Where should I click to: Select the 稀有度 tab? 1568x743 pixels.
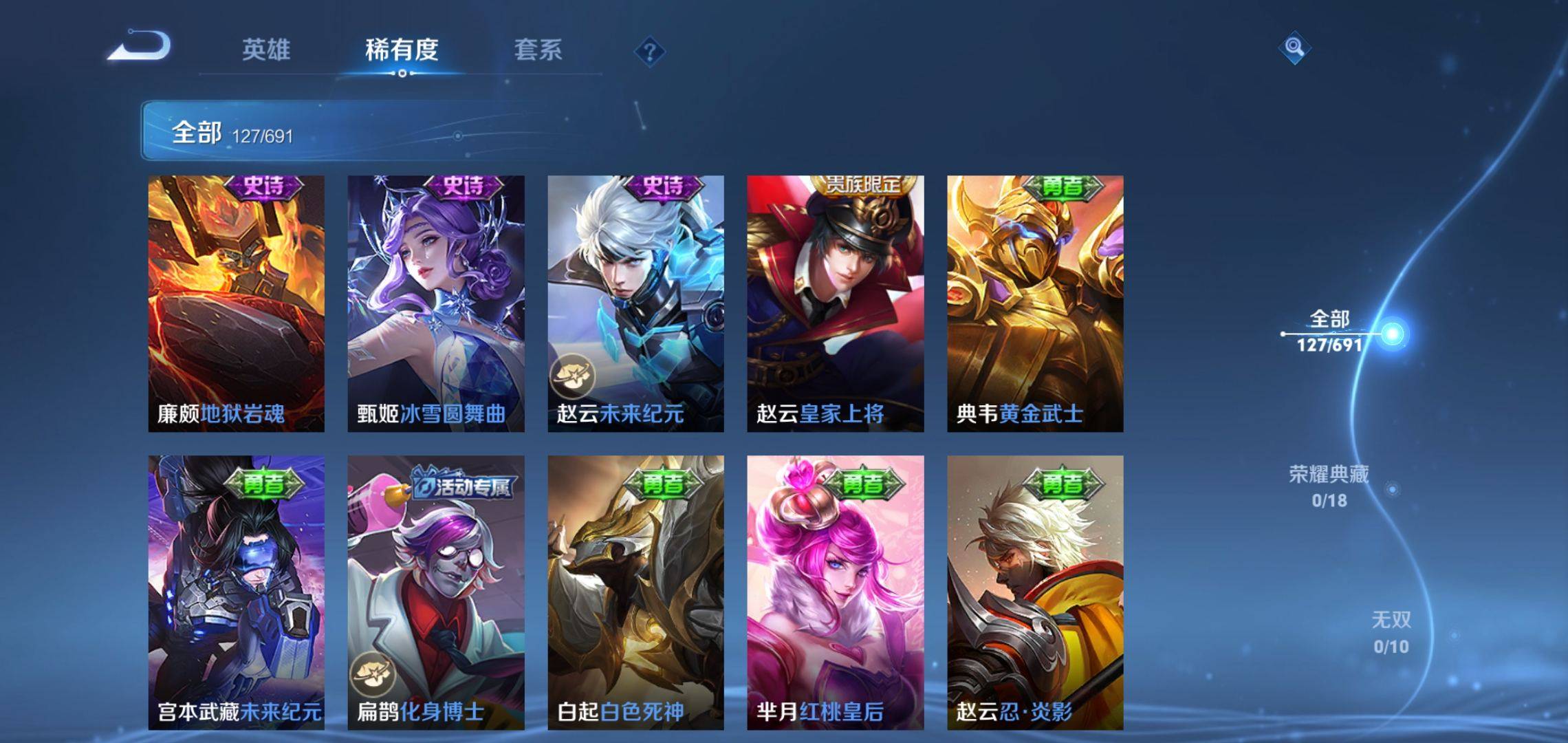coord(402,50)
